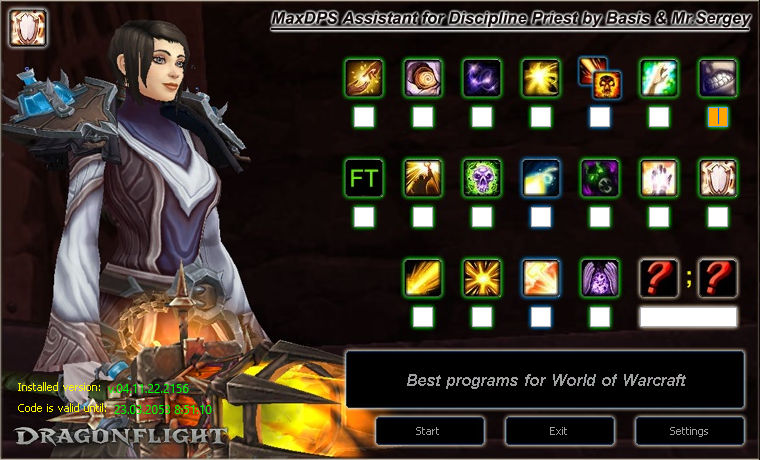Click the white text field under question marks
Image resolution: width=760 pixels, height=460 pixels.
coord(688,317)
